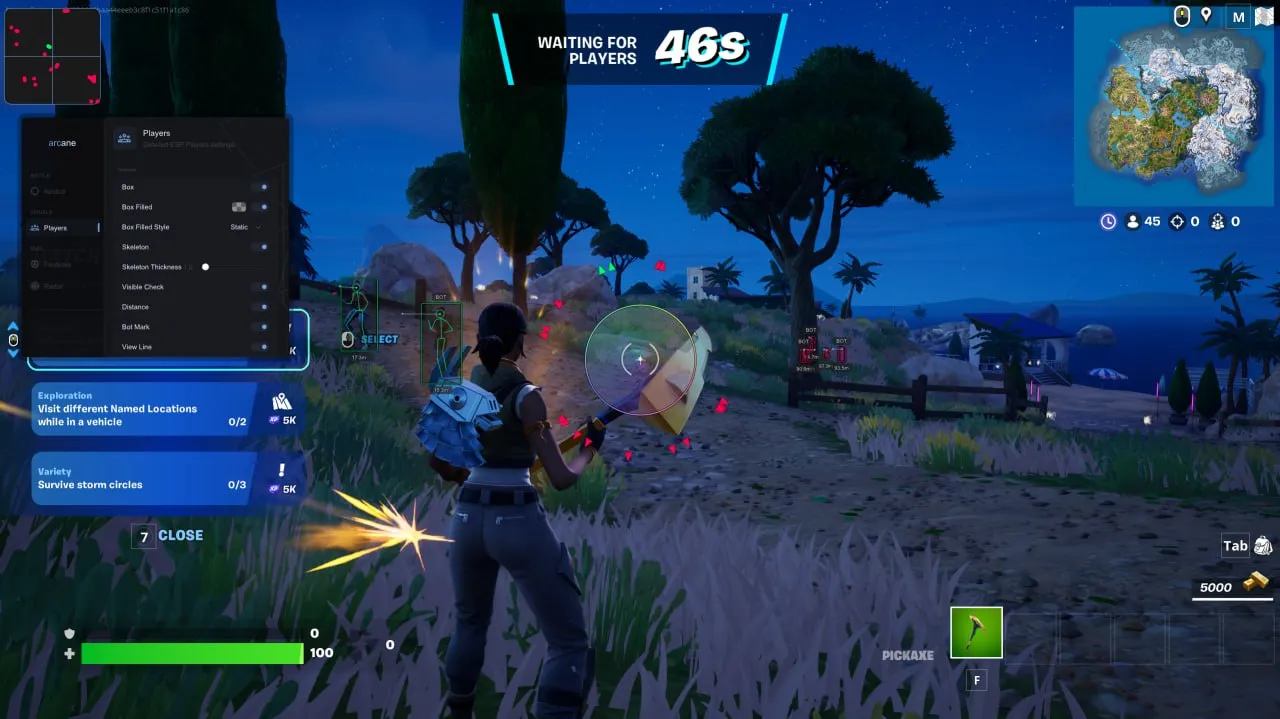The height and width of the screenshot is (719, 1280).
Task: Open the backpack inventory icon
Action: 1263,546
